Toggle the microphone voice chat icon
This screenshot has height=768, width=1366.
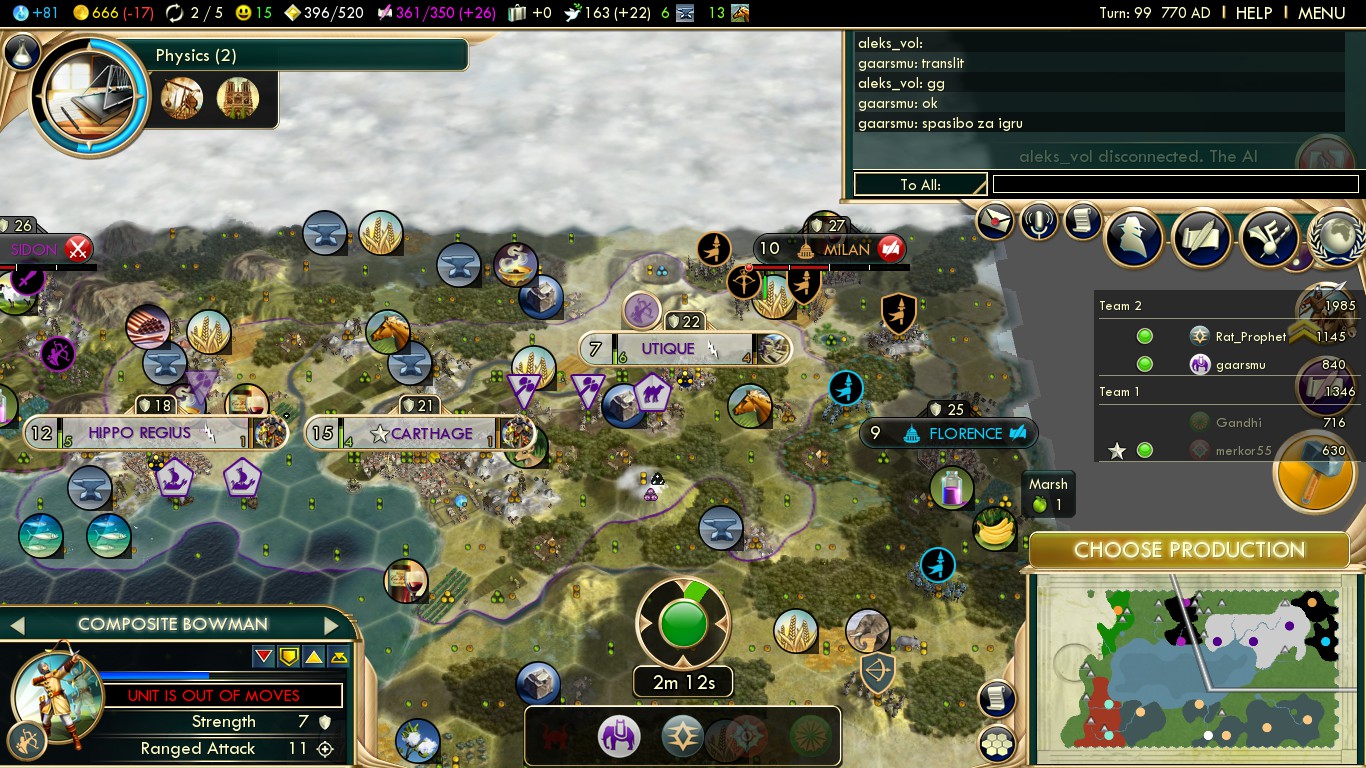coord(1039,222)
